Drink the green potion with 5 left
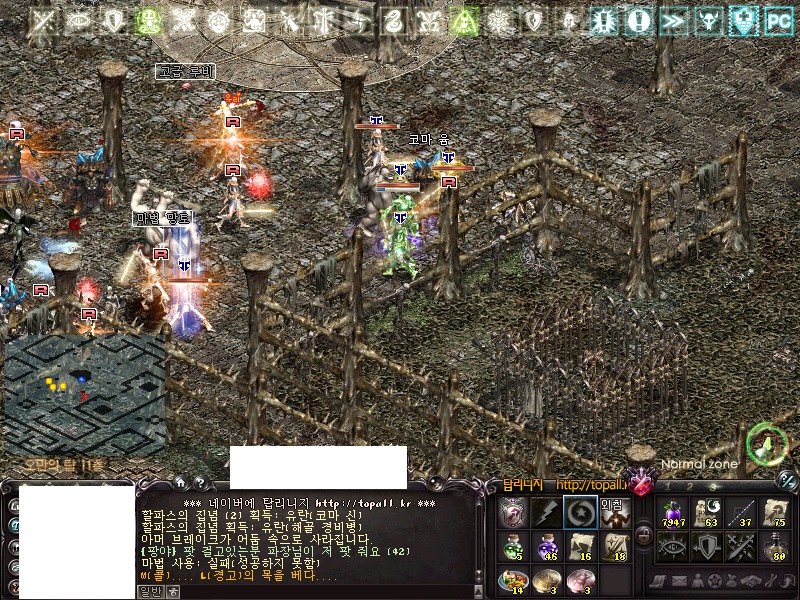 [512, 546]
